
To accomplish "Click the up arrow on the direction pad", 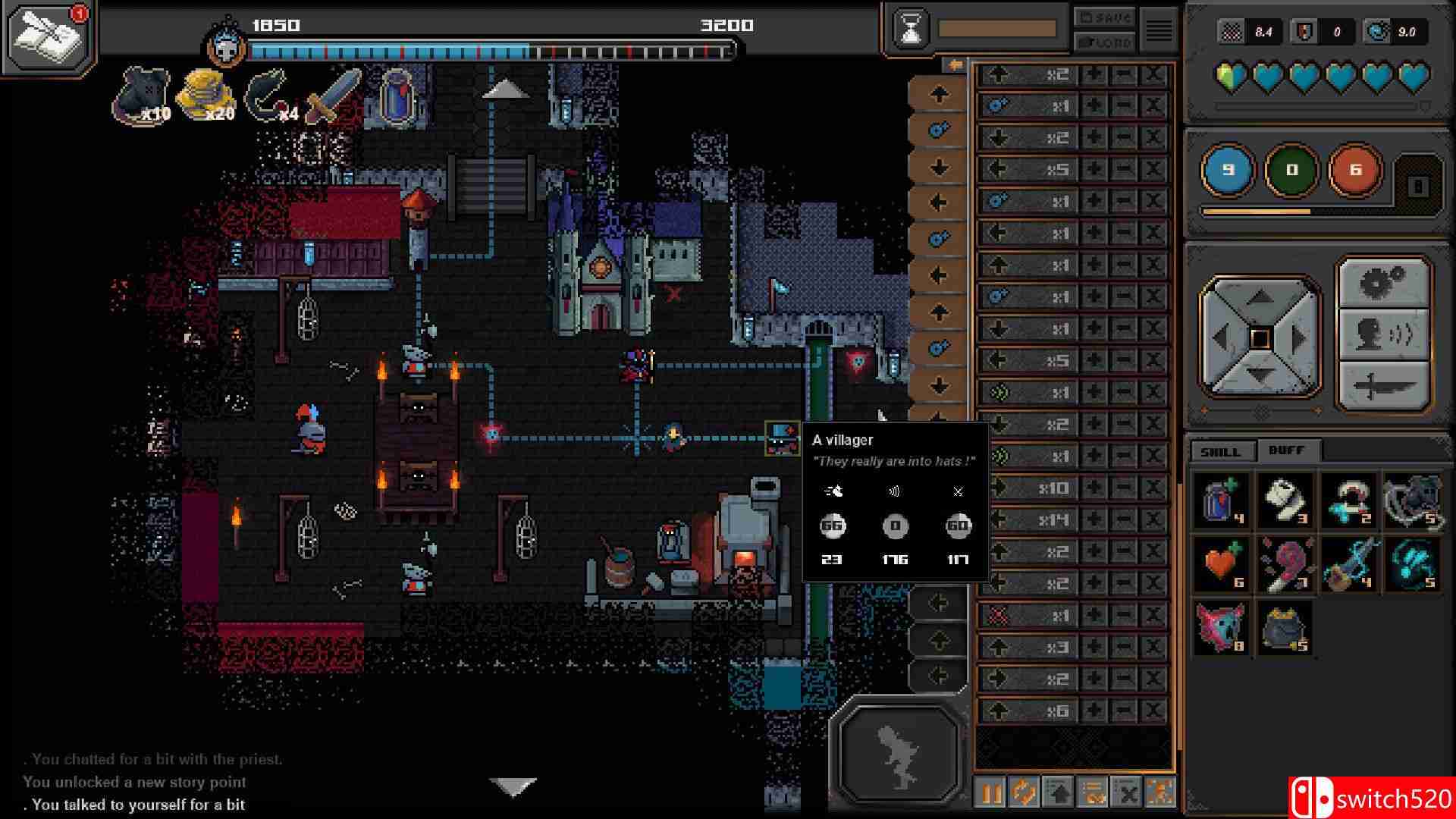I will click(x=1260, y=298).
